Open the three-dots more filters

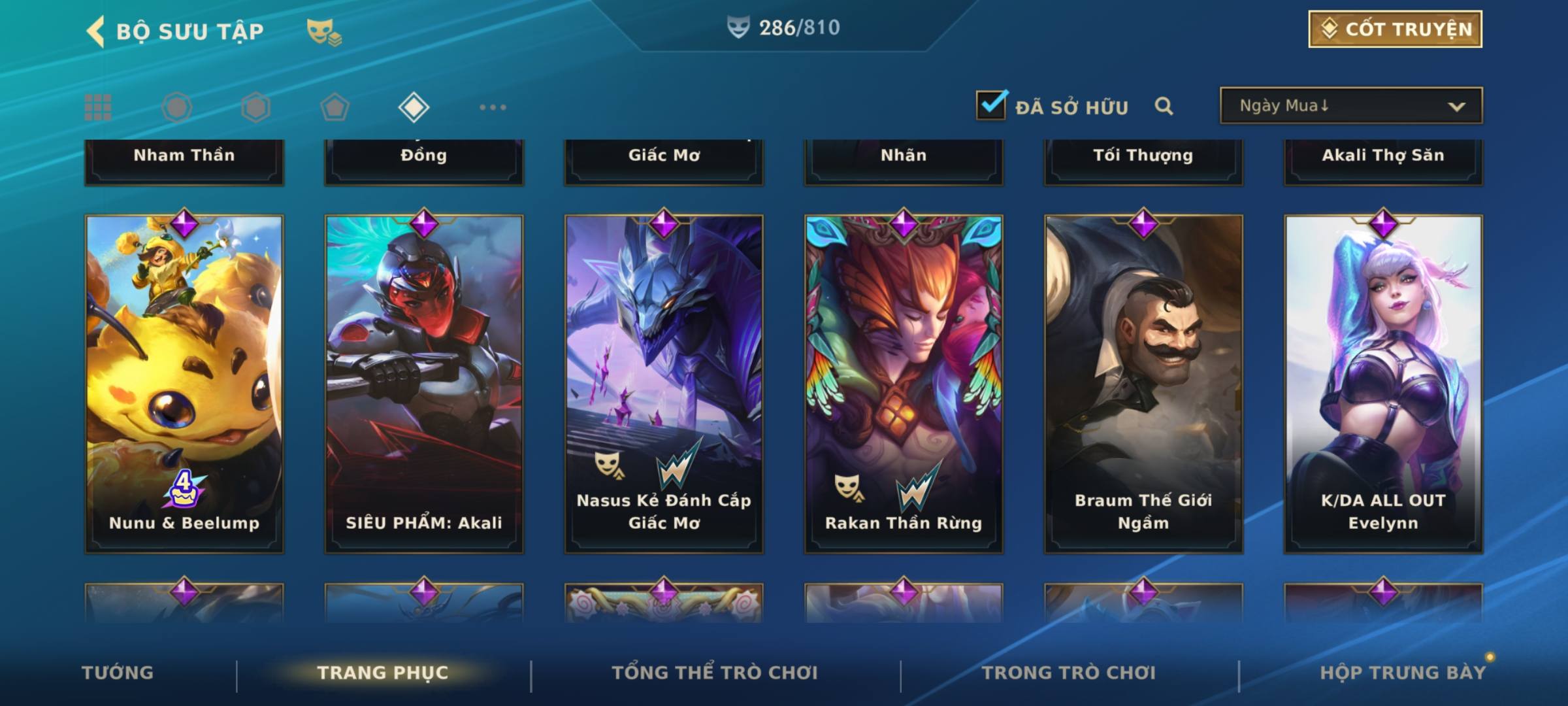pyautogui.click(x=493, y=107)
